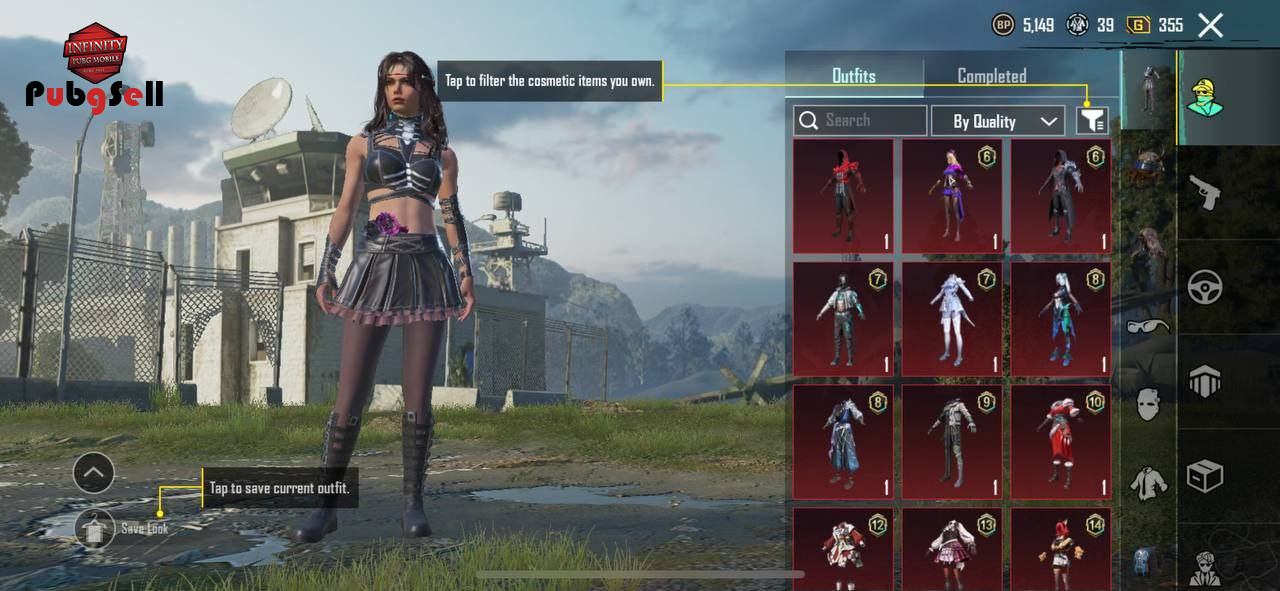This screenshot has height=591, width=1280.
Task: Choose the level 10 red outfit
Action: click(1060, 442)
